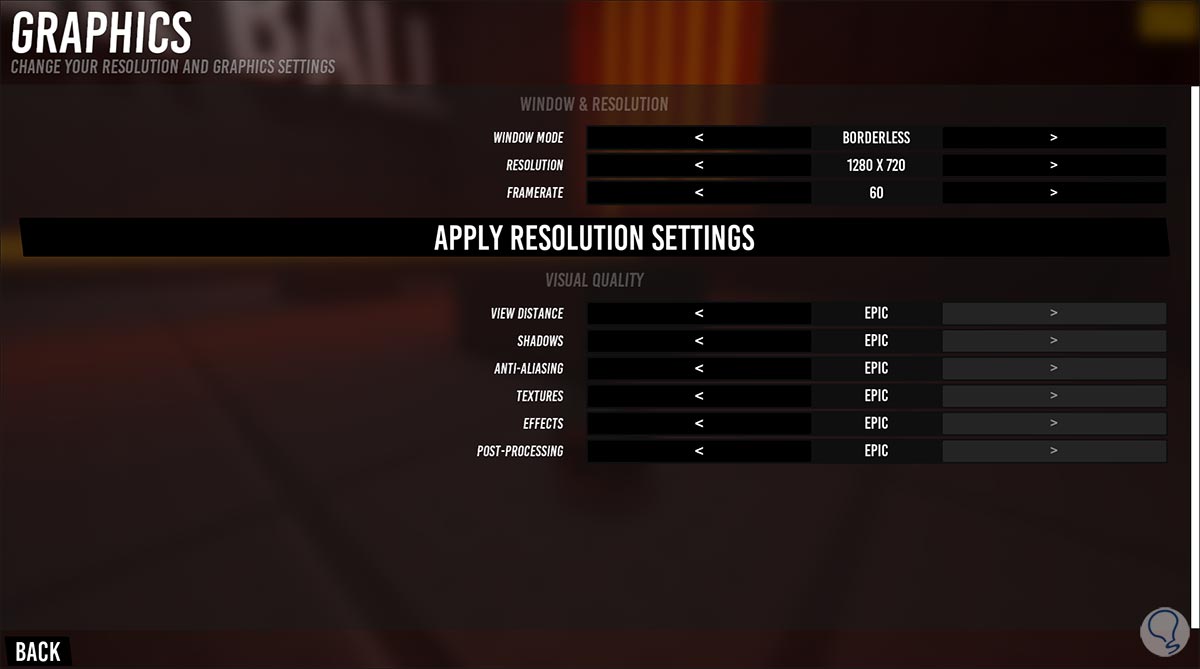The width and height of the screenshot is (1200, 669).
Task: Switch Window Mode to next option
Action: [1054, 138]
